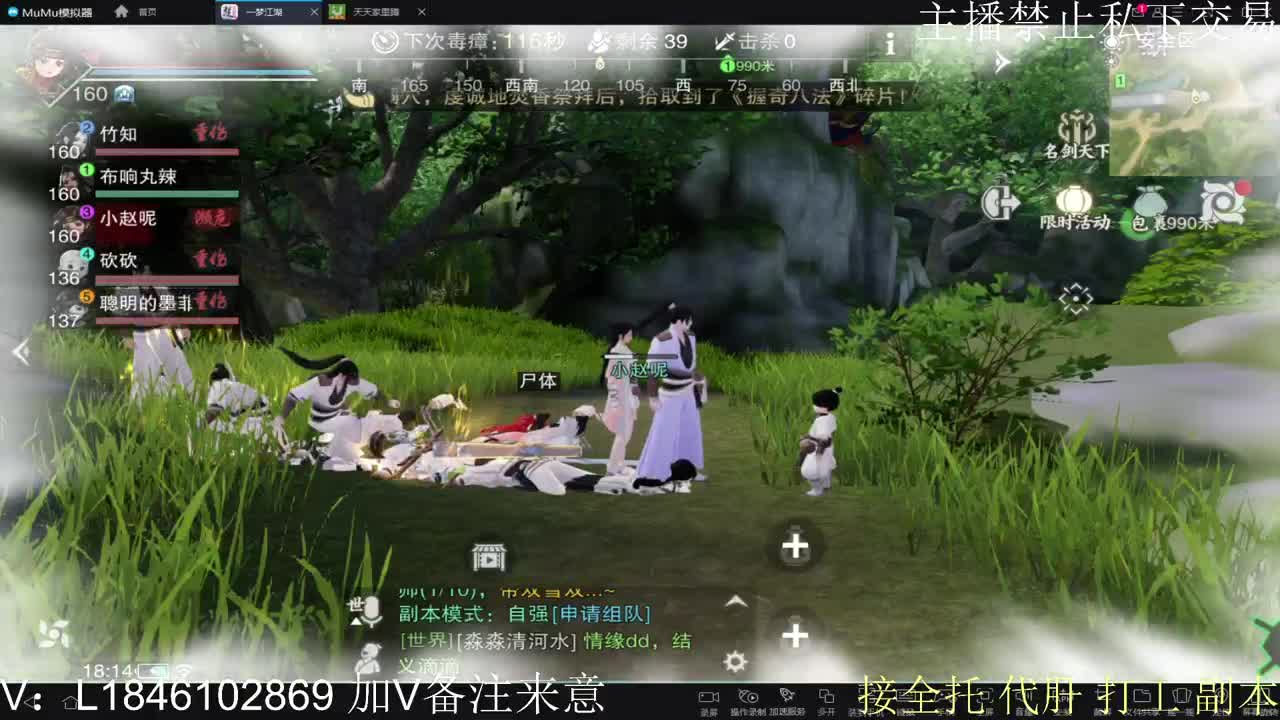
Task: Click the 尸体 corpse label in scene
Action: [537, 382]
